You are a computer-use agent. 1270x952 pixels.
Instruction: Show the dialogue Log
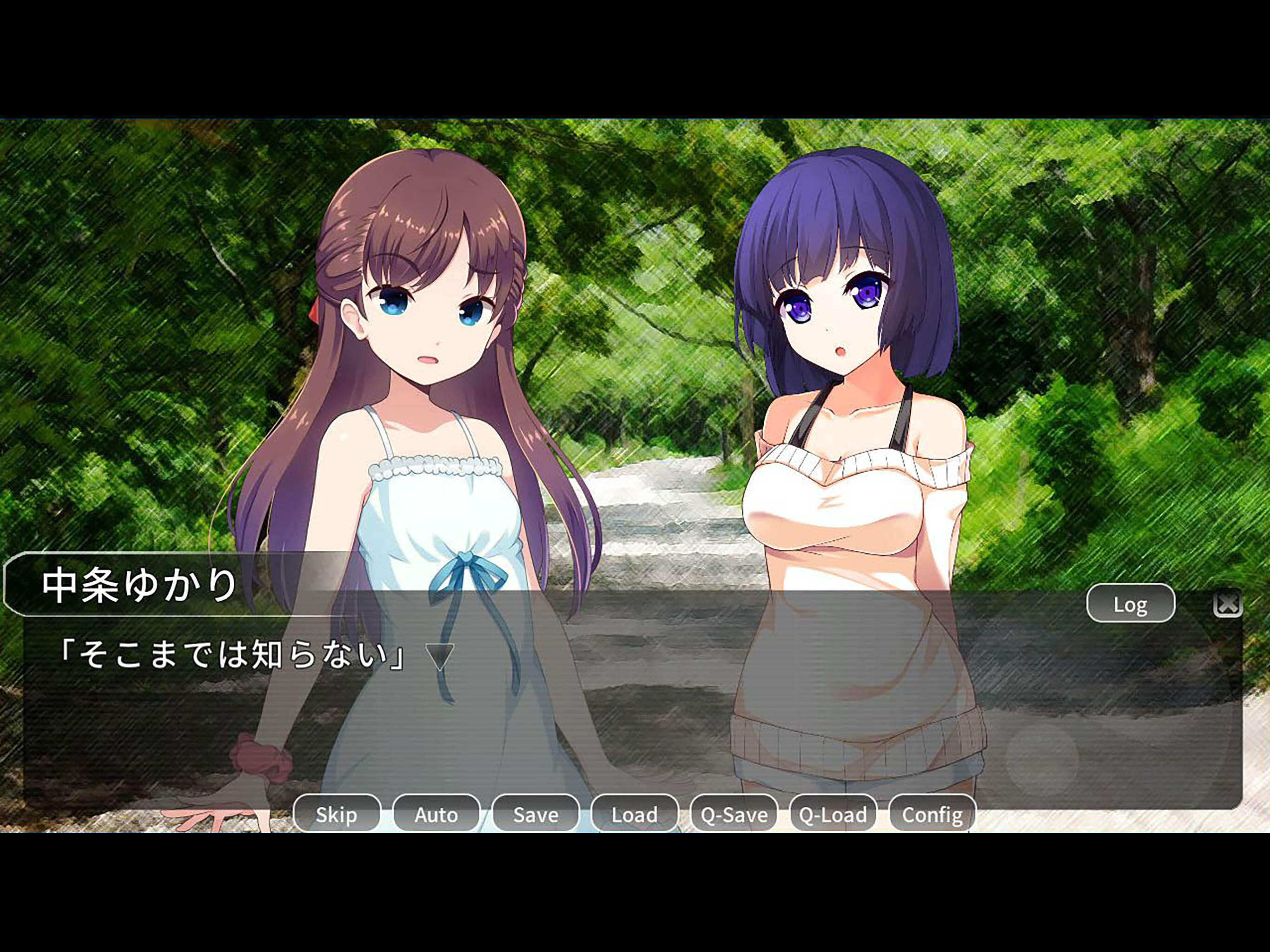click(1130, 604)
